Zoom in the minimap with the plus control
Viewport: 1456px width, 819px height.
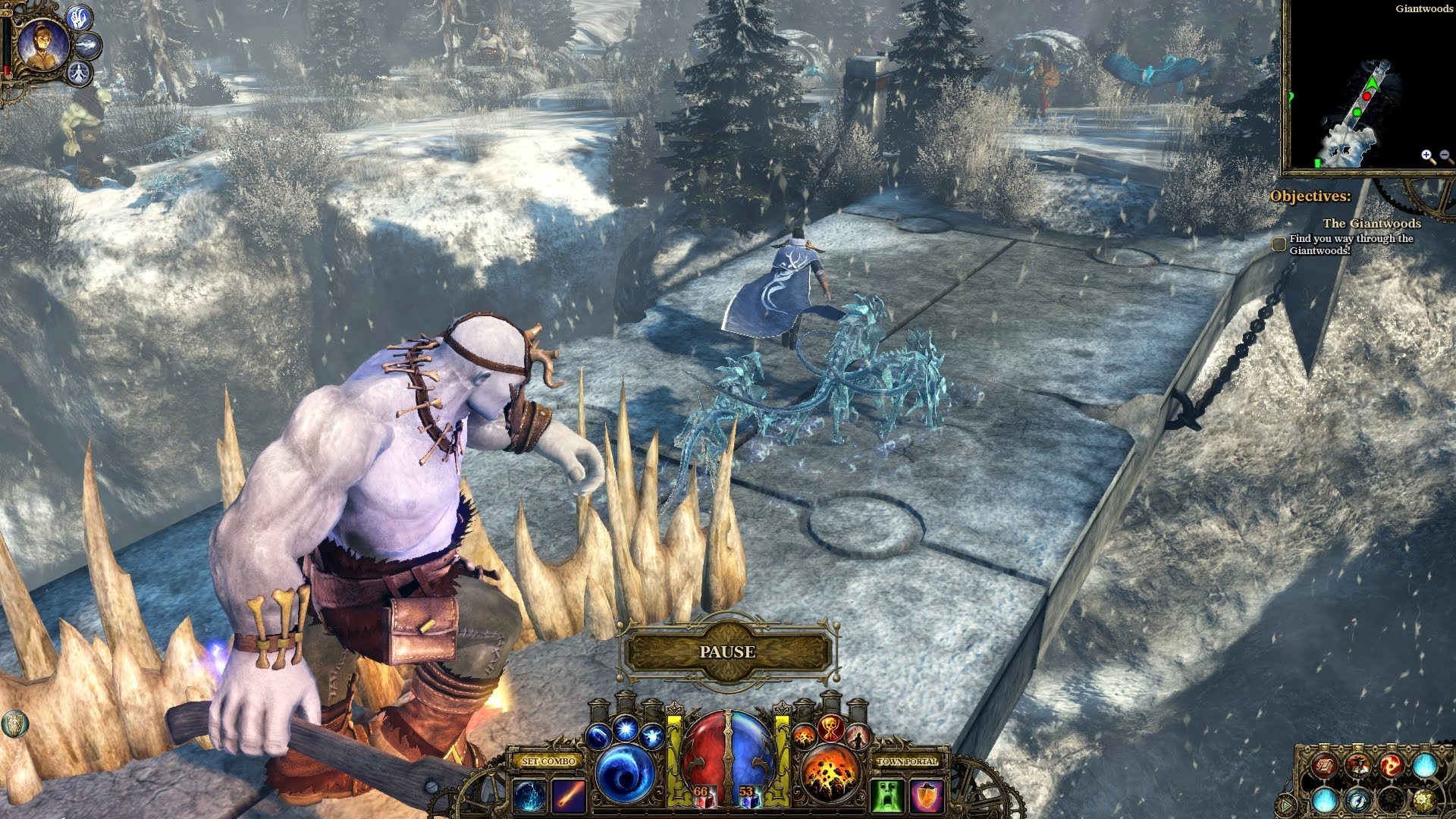point(1426,154)
